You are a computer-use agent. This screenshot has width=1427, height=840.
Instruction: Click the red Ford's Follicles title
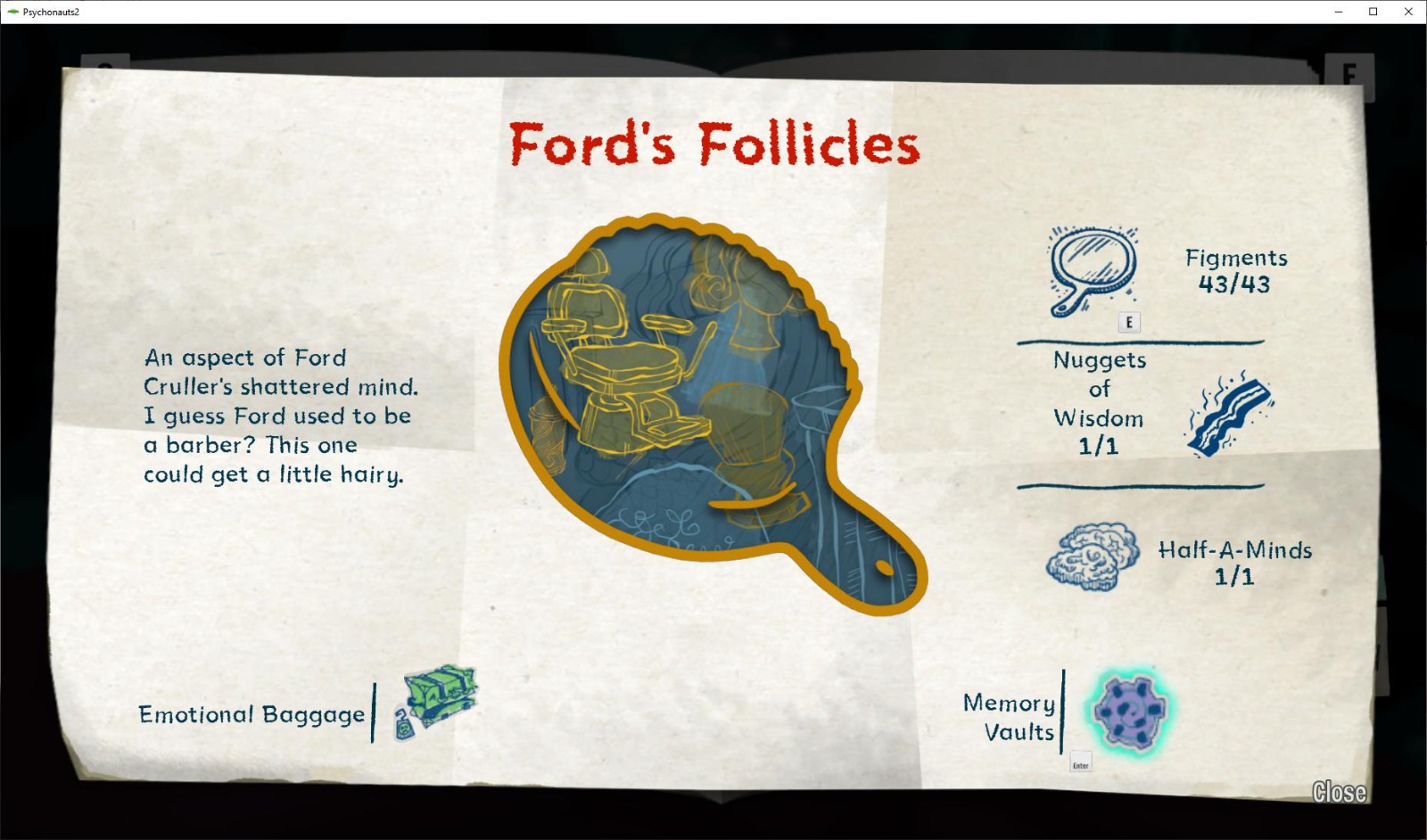(713, 144)
